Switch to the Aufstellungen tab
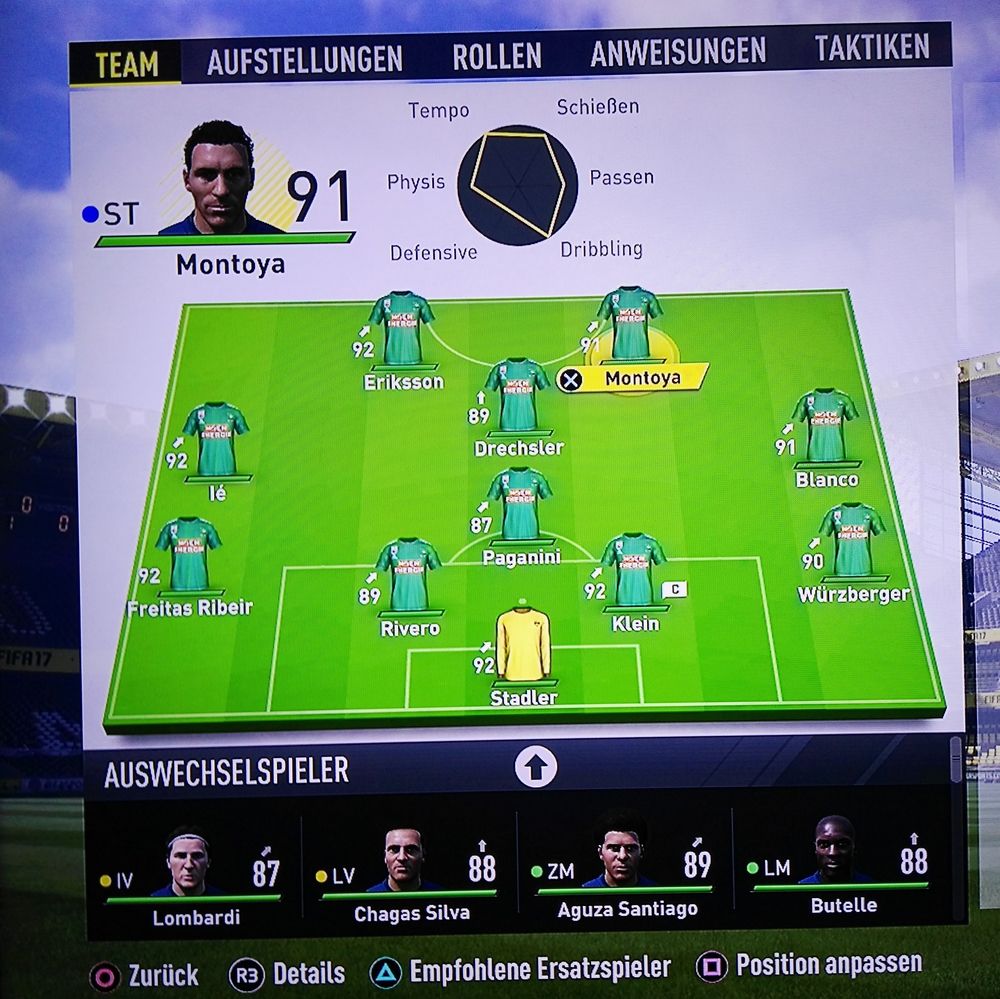 pyautogui.click(x=304, y=60)
